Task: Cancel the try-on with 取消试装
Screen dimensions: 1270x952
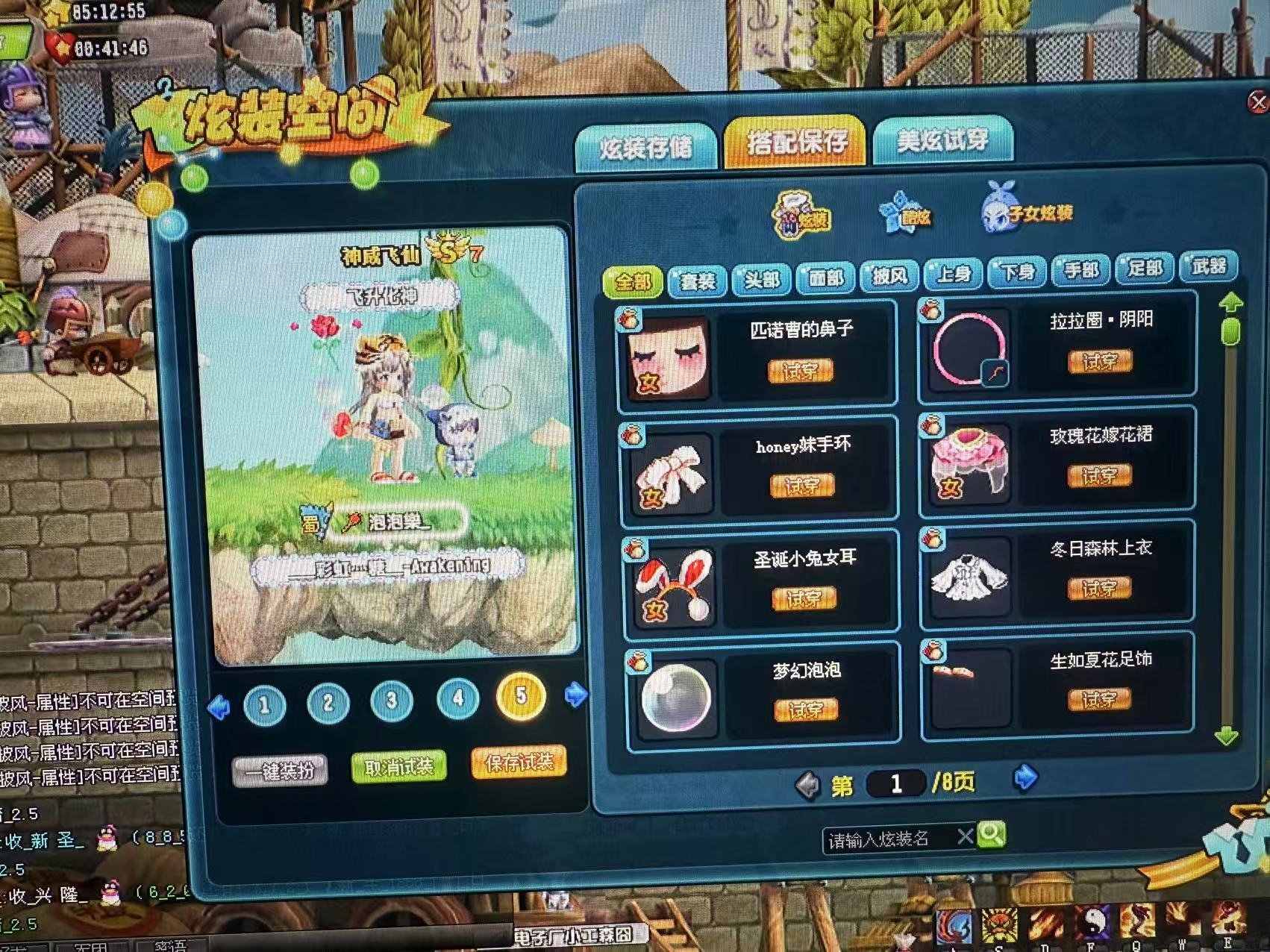Action: pyautogui.click(x=399, y=767)
